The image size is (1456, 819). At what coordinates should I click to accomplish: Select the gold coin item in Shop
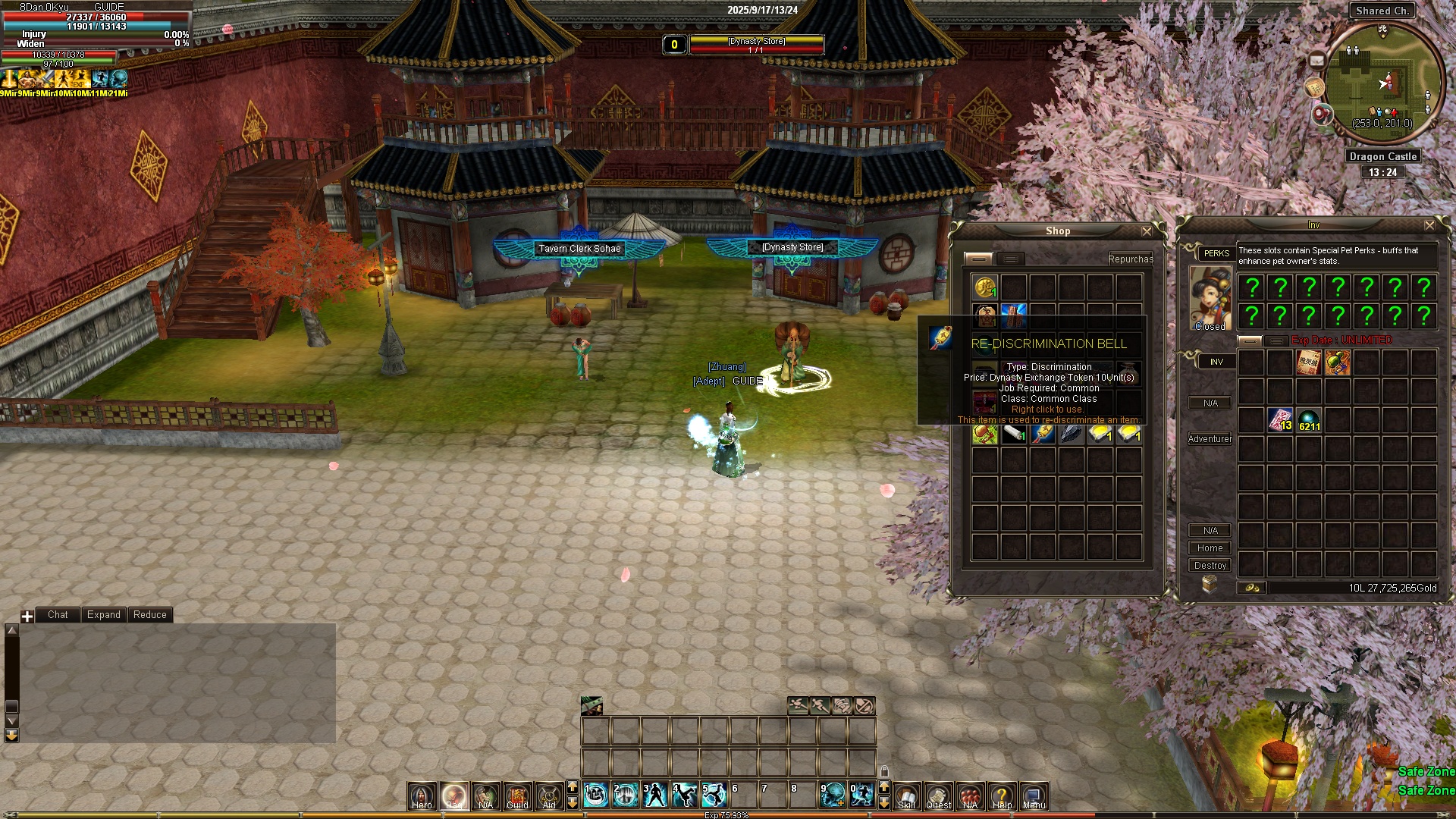tap(985, 287)
